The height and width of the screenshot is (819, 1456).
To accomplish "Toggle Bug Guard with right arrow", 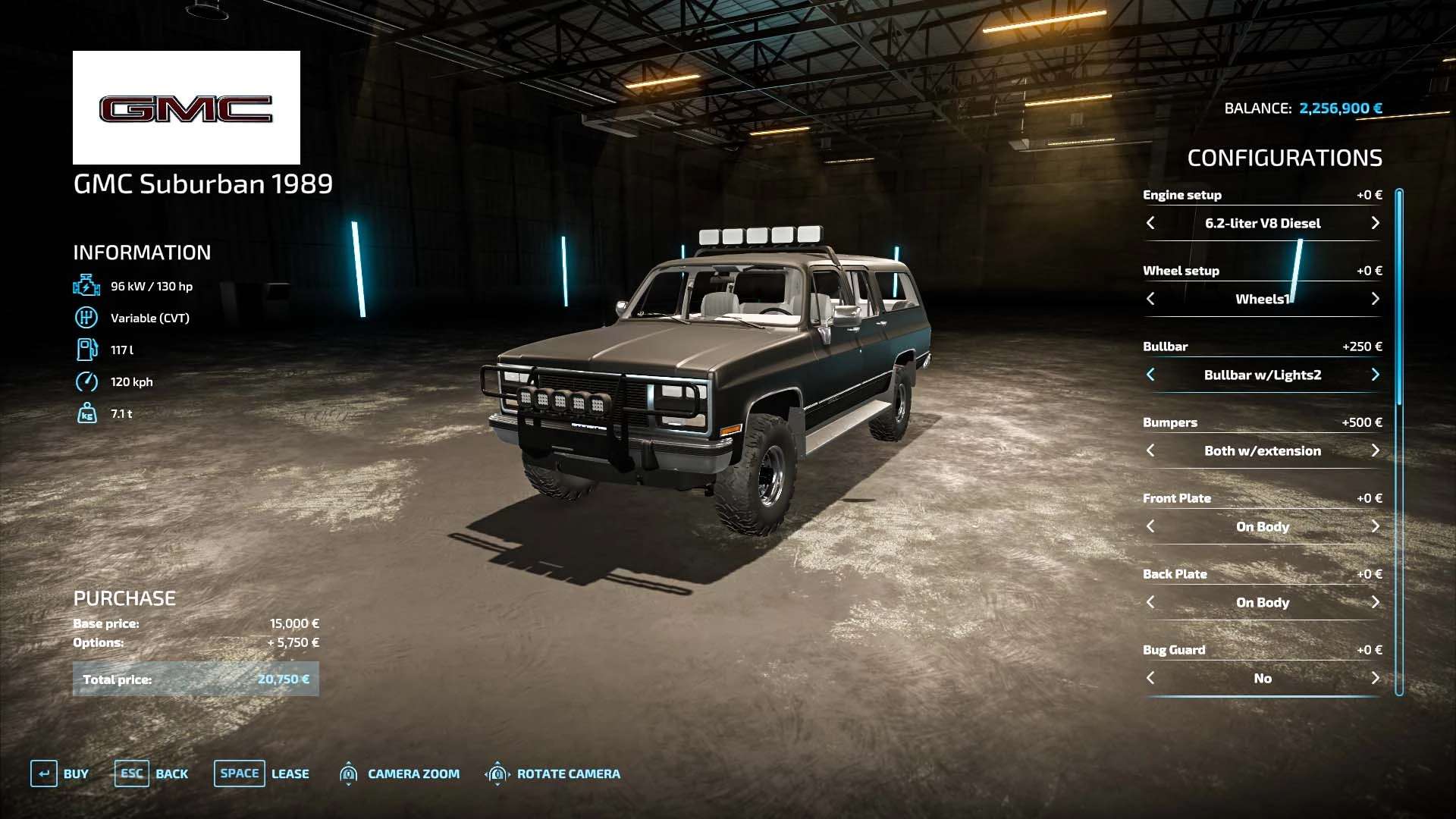I will pos(1375,678).
